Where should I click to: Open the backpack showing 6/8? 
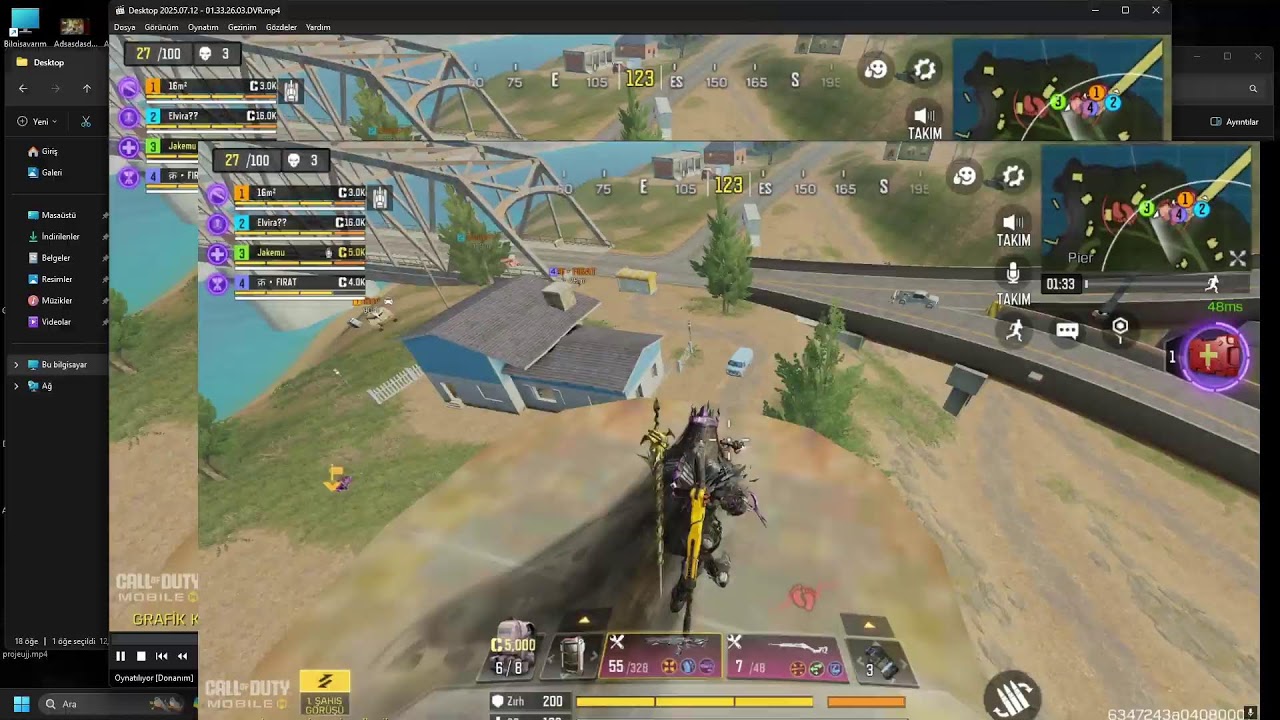pyautogui.click(x=512, y=650)
